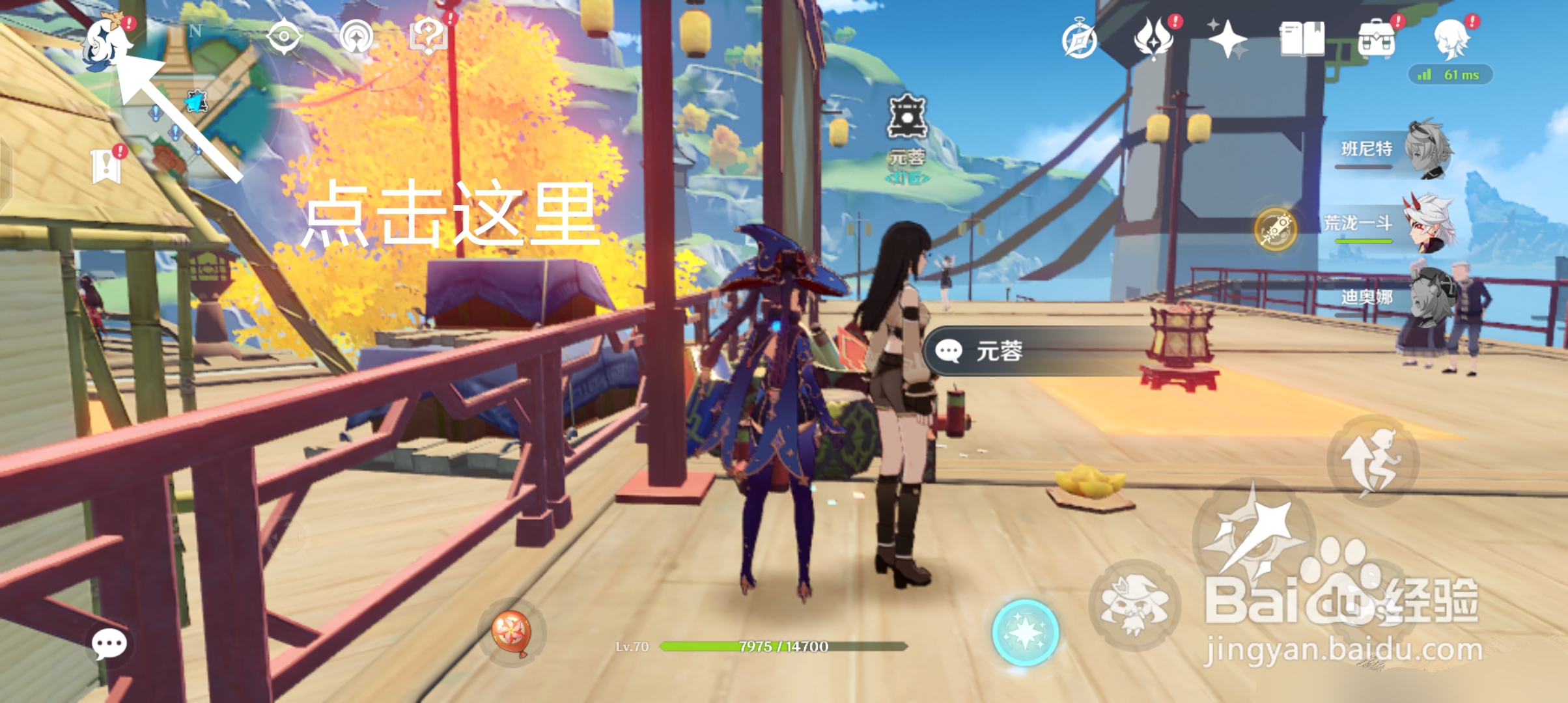Image resolution: width=1568 pixels, height=703 pixels.
Task: Open the Adventurer Handbook compass icon
Action: coord(1079,41)
